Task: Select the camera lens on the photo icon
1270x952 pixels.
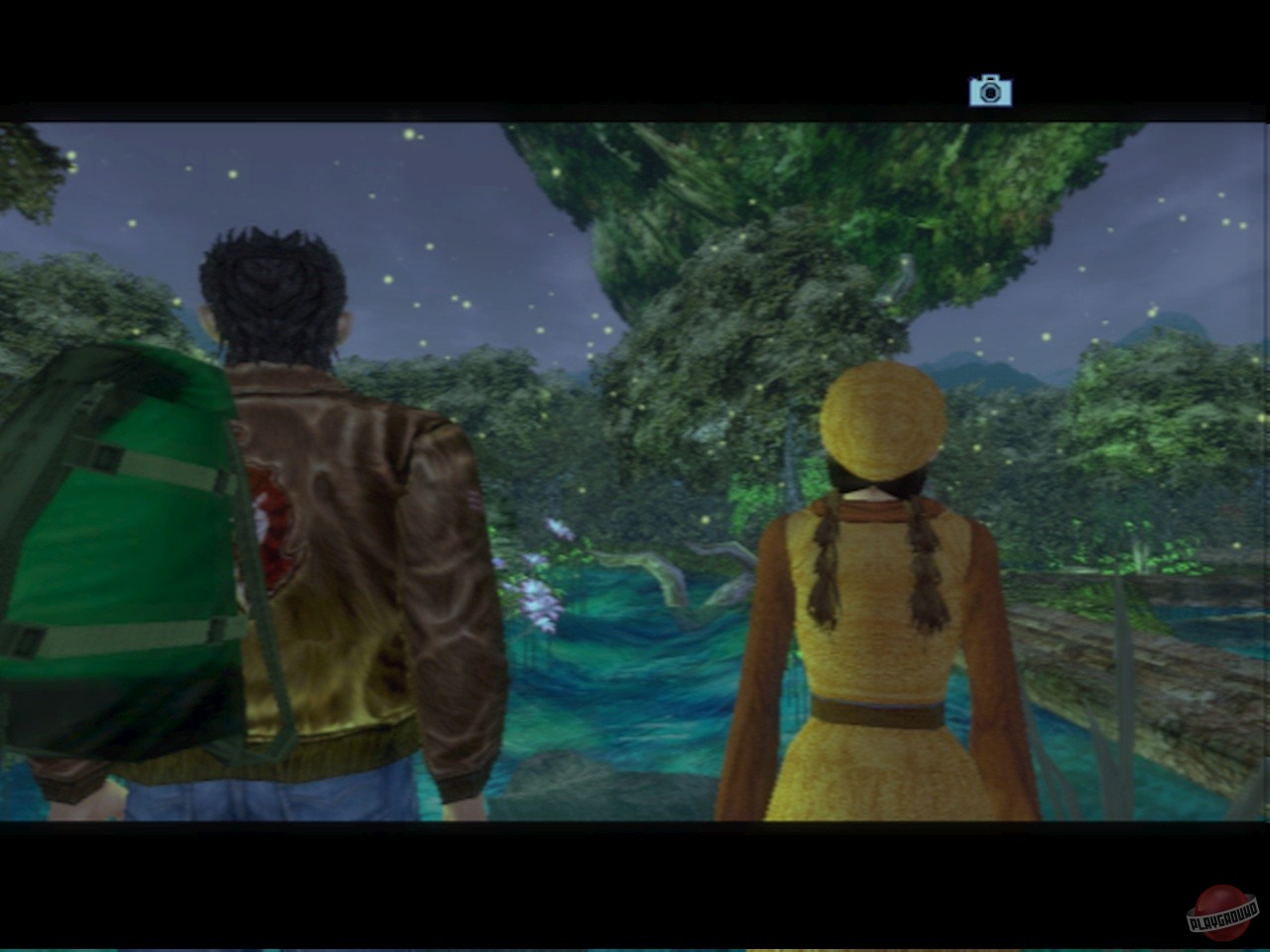Action: (990, 93)
